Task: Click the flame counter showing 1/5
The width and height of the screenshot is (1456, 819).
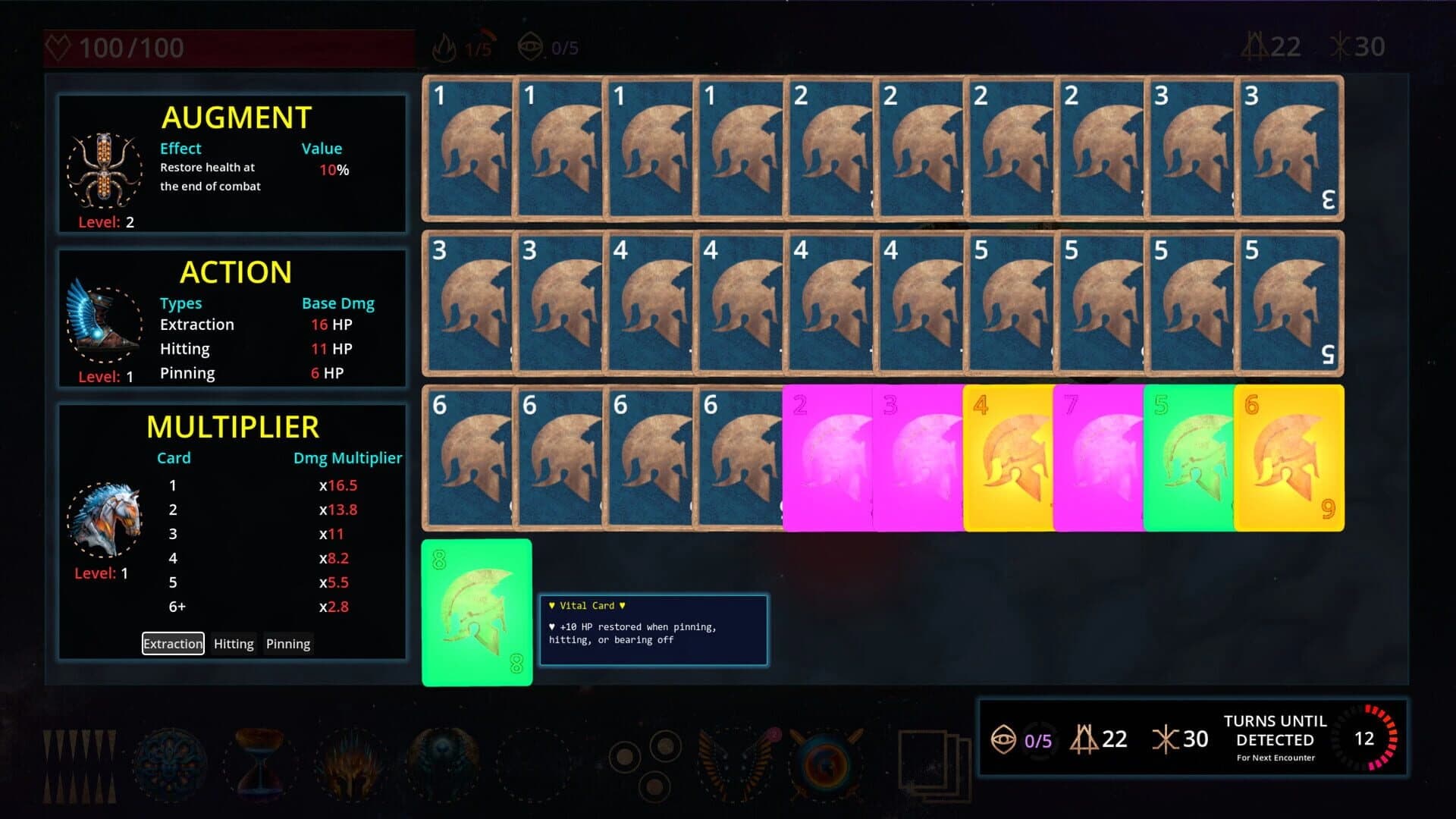Action: pyautogui.click(x=463, y=45)
